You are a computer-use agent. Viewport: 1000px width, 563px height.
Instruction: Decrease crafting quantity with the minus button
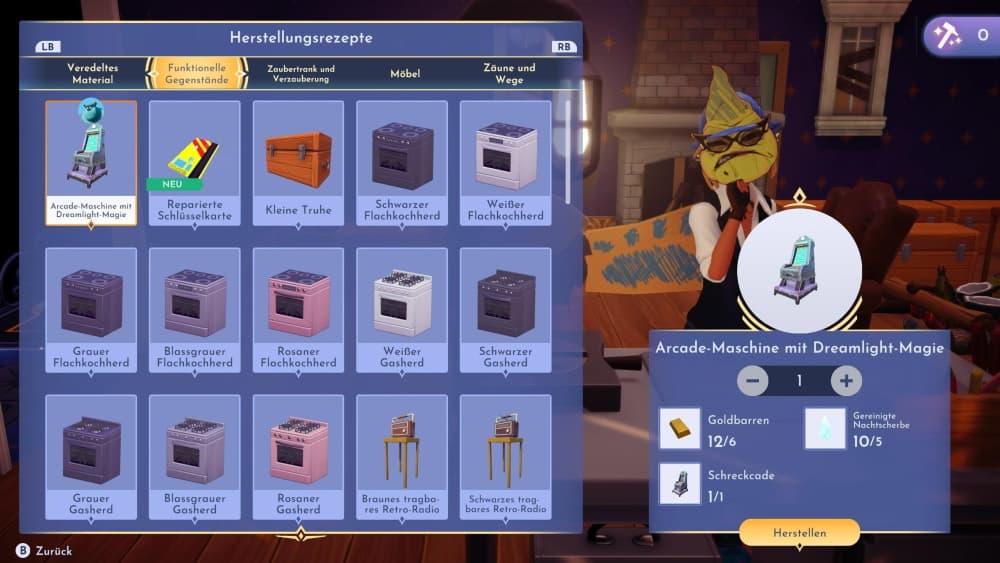(x=754, y=381)
